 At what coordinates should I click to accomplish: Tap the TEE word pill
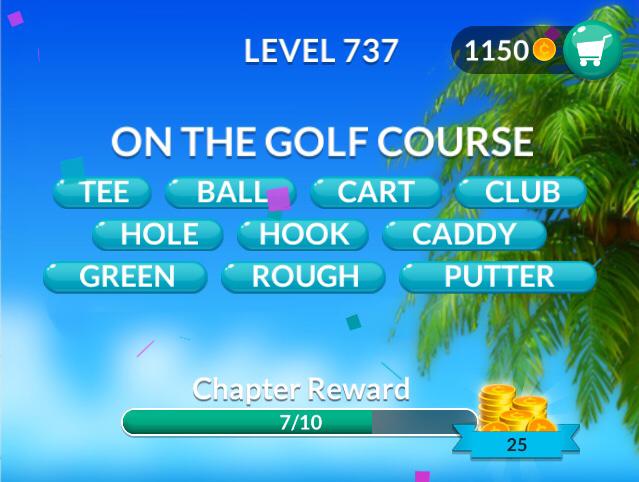(102, 192)
